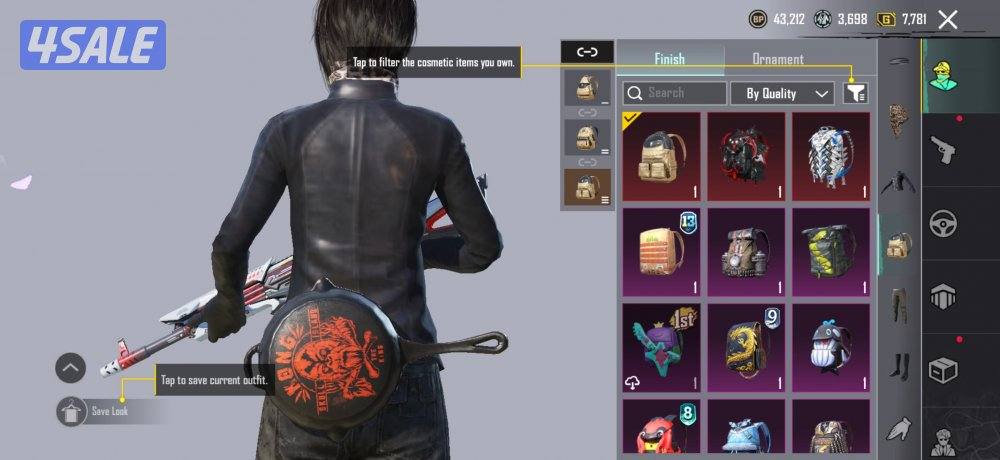Pick the orange backpack with 13 badge

(x=661, y=251)
